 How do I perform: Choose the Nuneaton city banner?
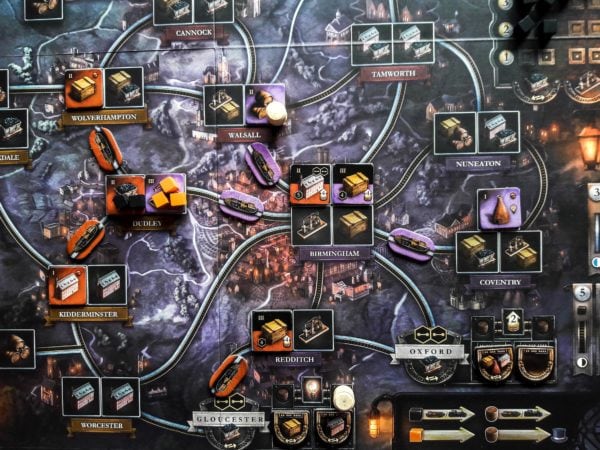click(x=478, y=162)
